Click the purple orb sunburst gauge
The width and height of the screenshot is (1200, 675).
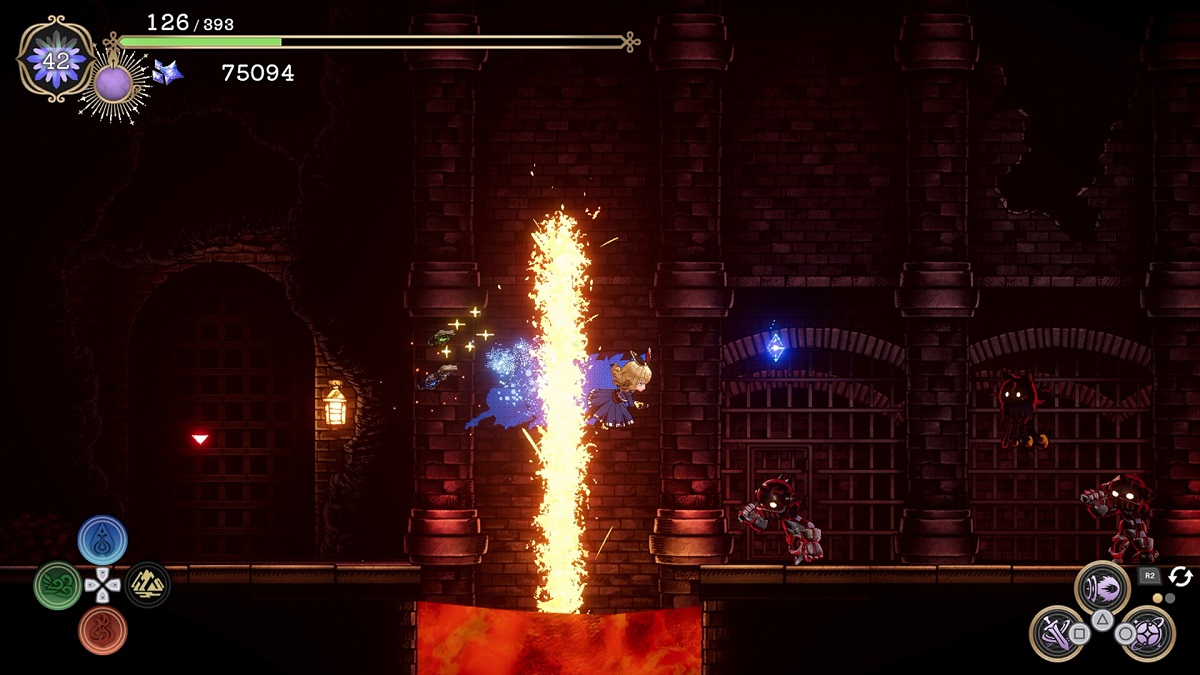(x=114, y=84)
